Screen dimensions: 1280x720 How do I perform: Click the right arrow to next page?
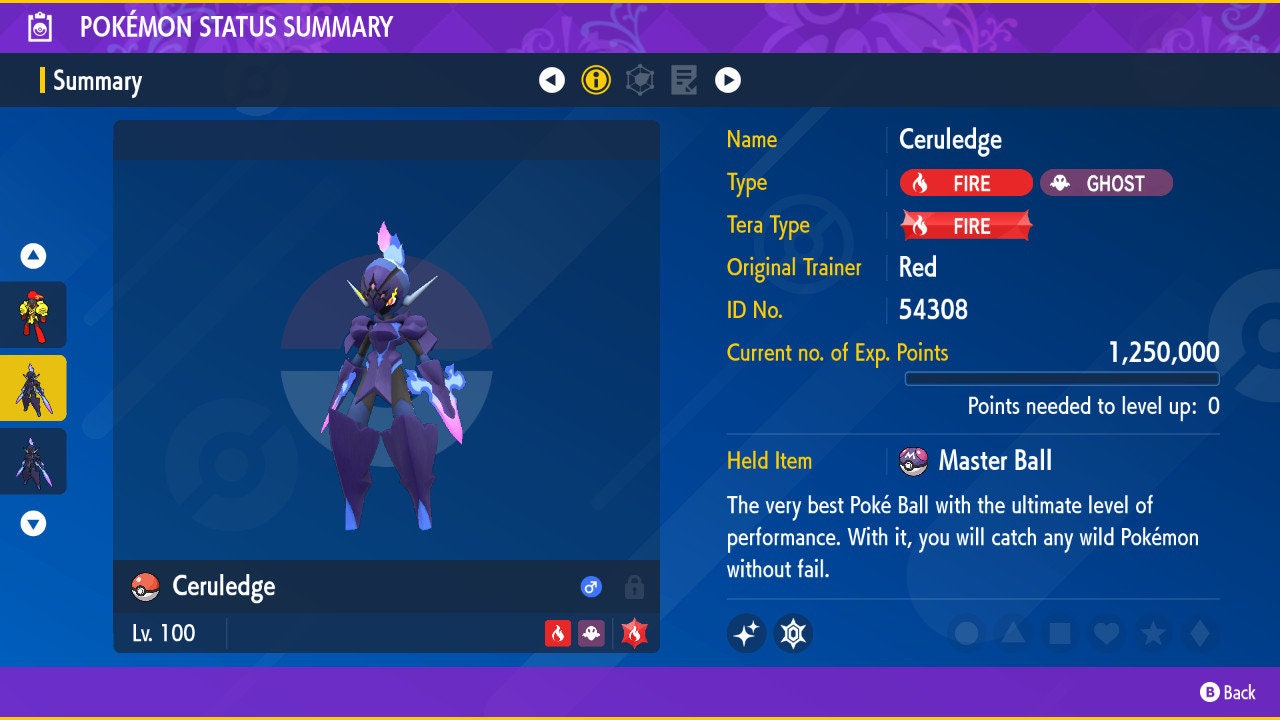tap(727, 81)
